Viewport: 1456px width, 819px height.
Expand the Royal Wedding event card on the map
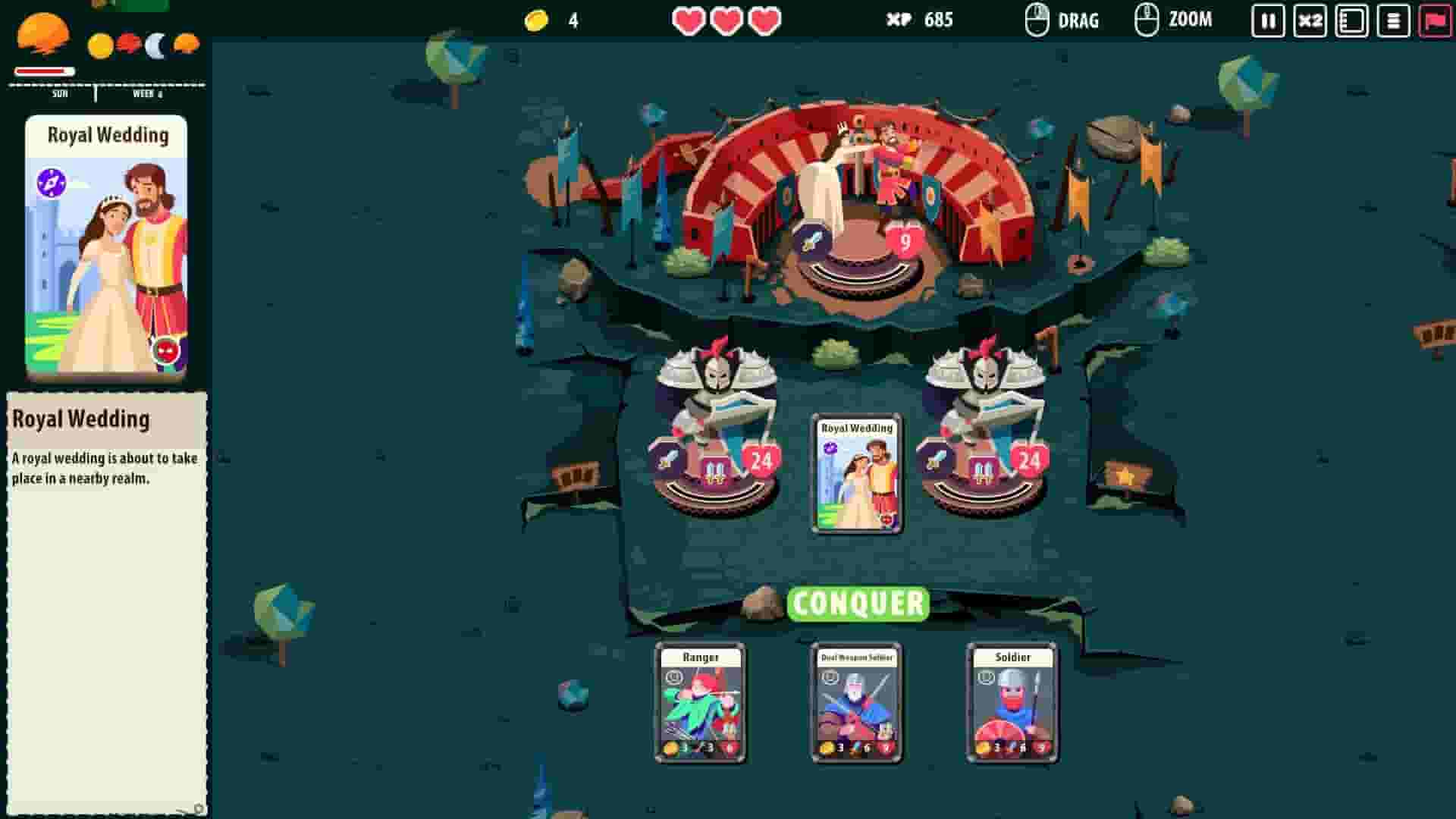[x=856, y=470]
